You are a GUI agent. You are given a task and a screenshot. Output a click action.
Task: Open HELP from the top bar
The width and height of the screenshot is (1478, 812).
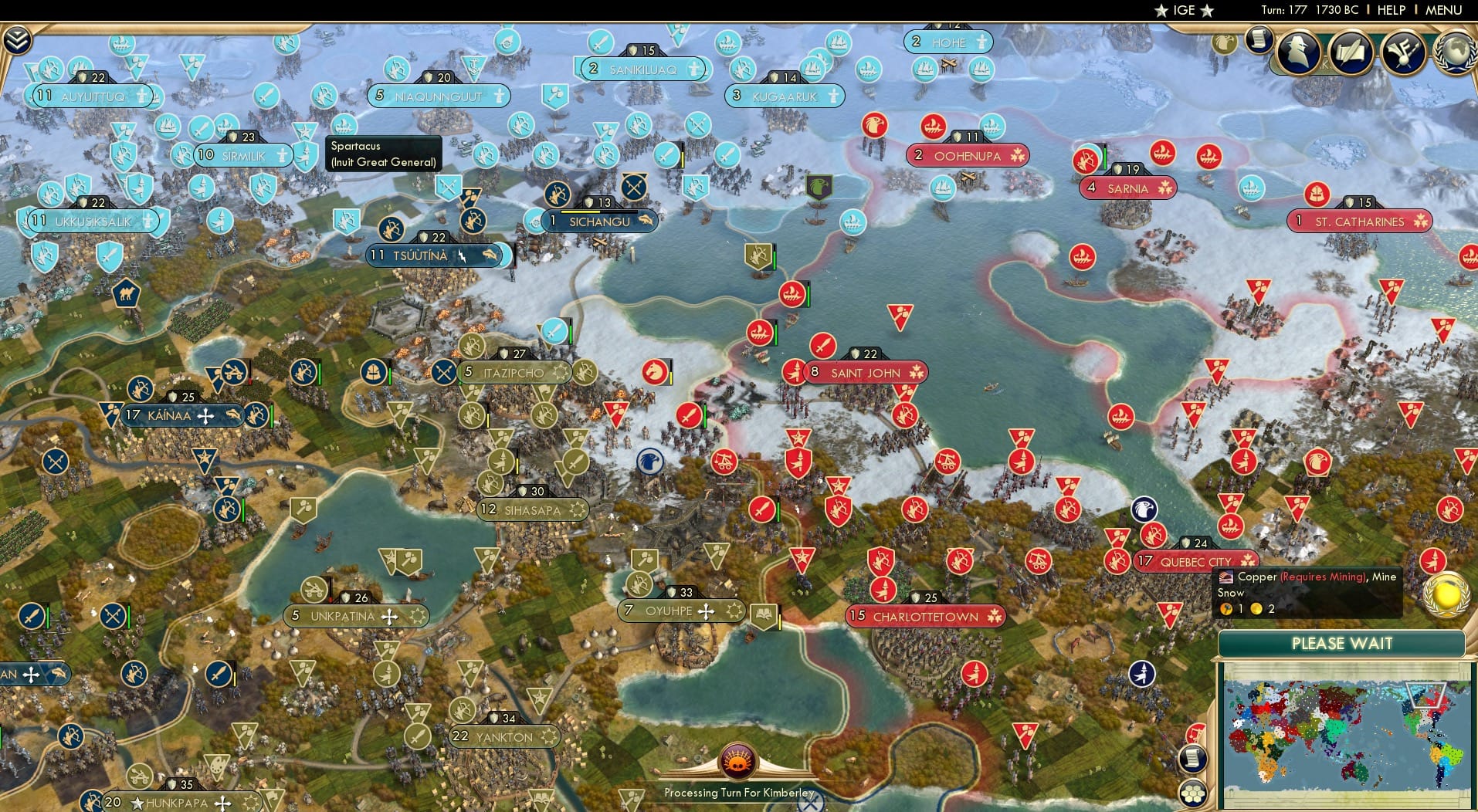coord(1392,10)
